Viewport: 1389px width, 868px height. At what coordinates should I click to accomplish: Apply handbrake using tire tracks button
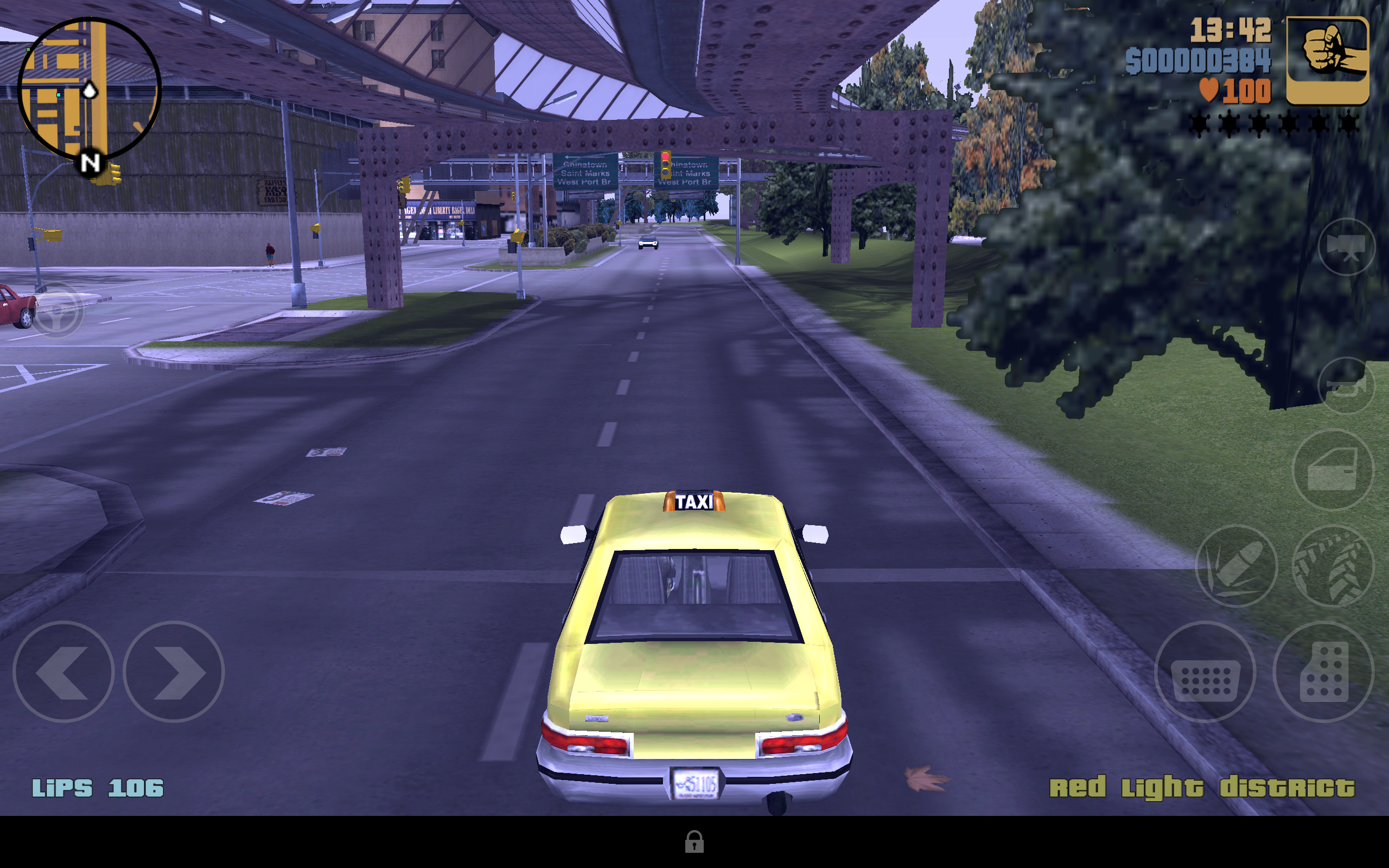(1333, 565)
